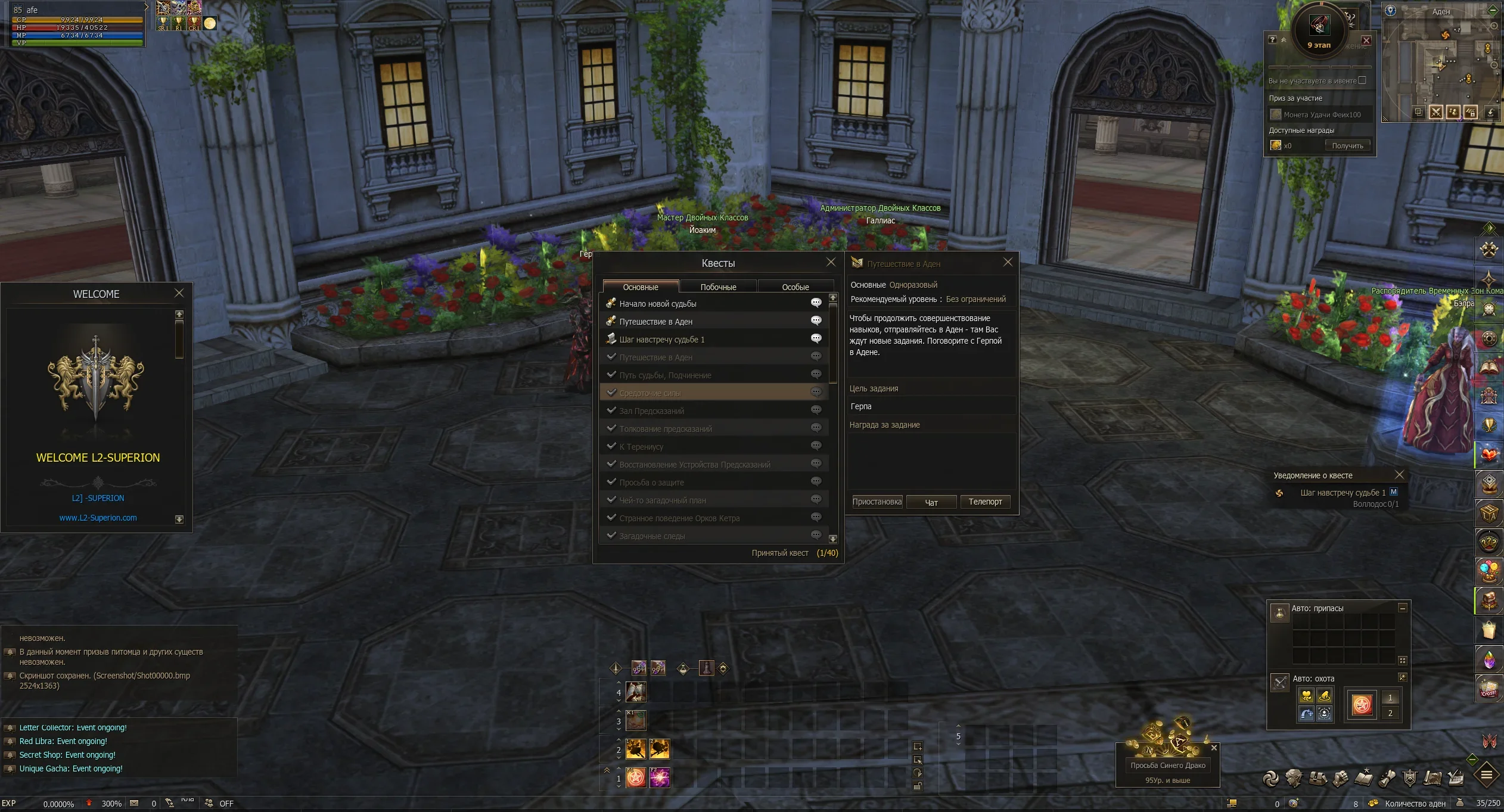
Task: Minimize the Авто: припасы panel
Action: click(1402, 608)
